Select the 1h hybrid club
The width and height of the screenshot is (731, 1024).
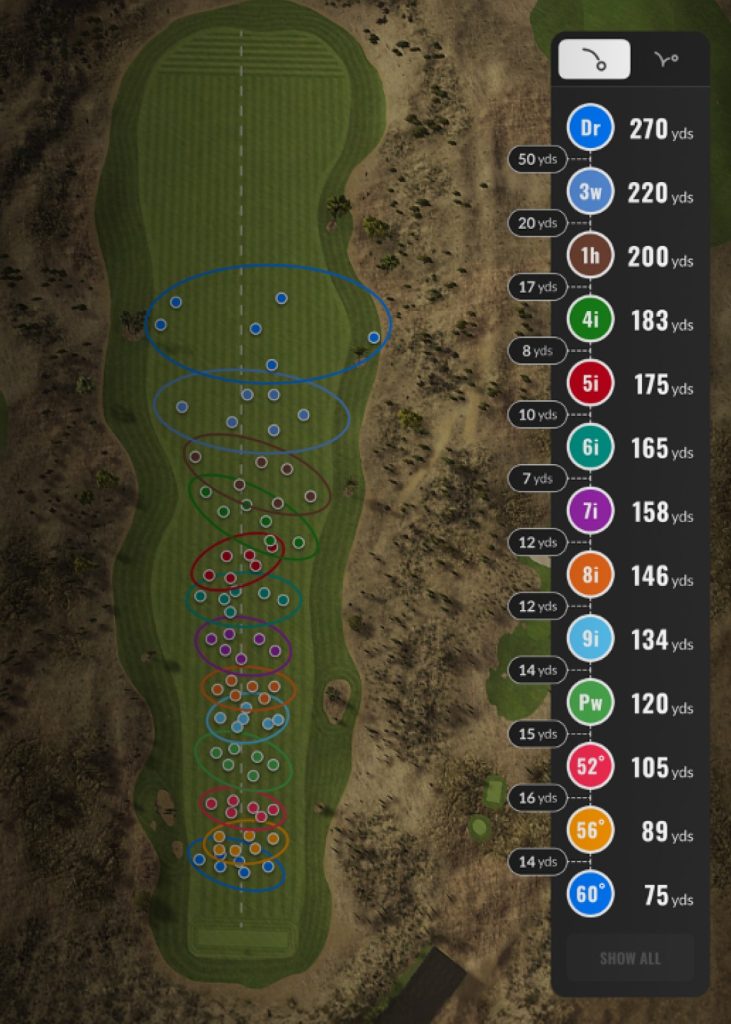point(590,257)
